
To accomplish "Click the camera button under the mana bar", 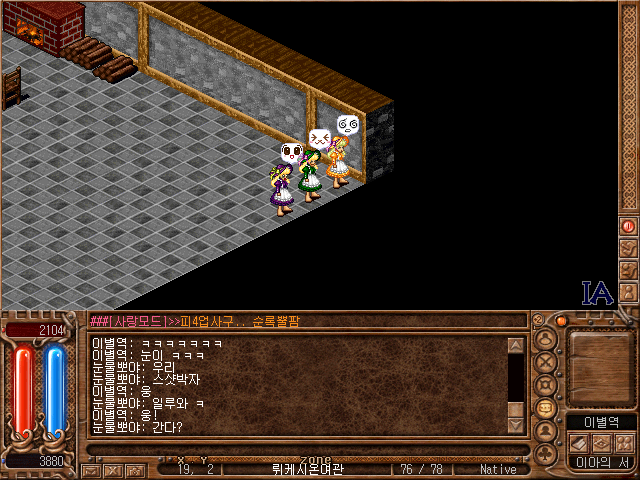I will [133, 469].
